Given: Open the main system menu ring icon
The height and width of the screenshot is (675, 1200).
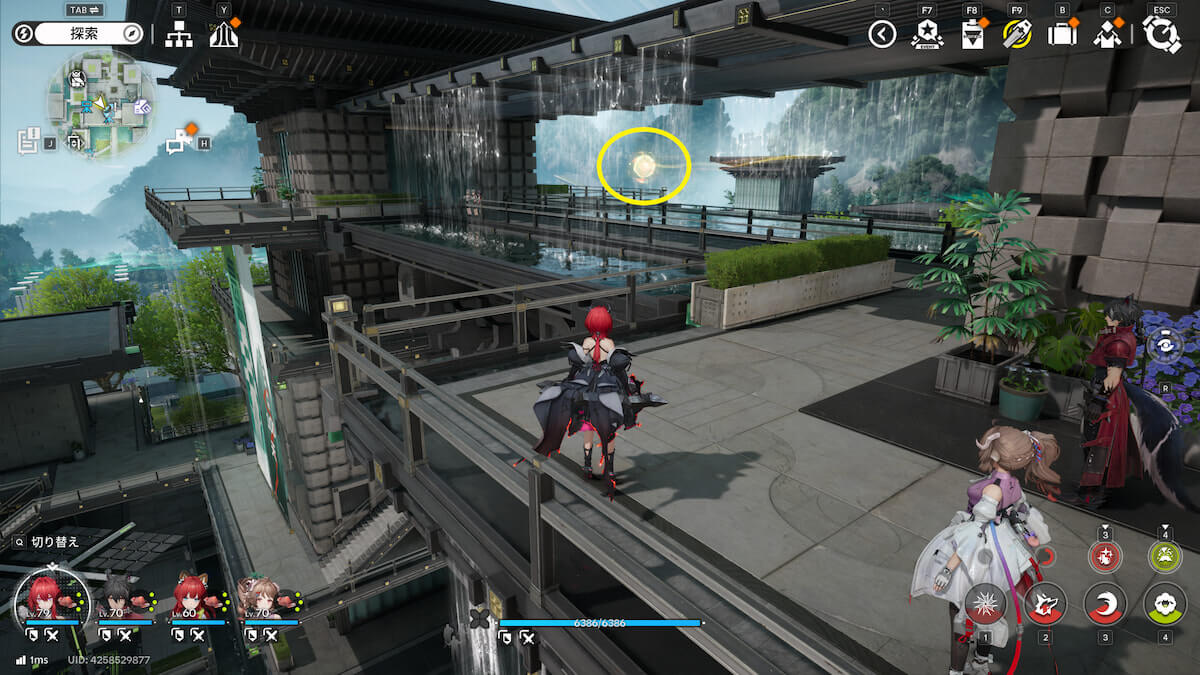Looking at the screenshot, I should point(1161,35).
